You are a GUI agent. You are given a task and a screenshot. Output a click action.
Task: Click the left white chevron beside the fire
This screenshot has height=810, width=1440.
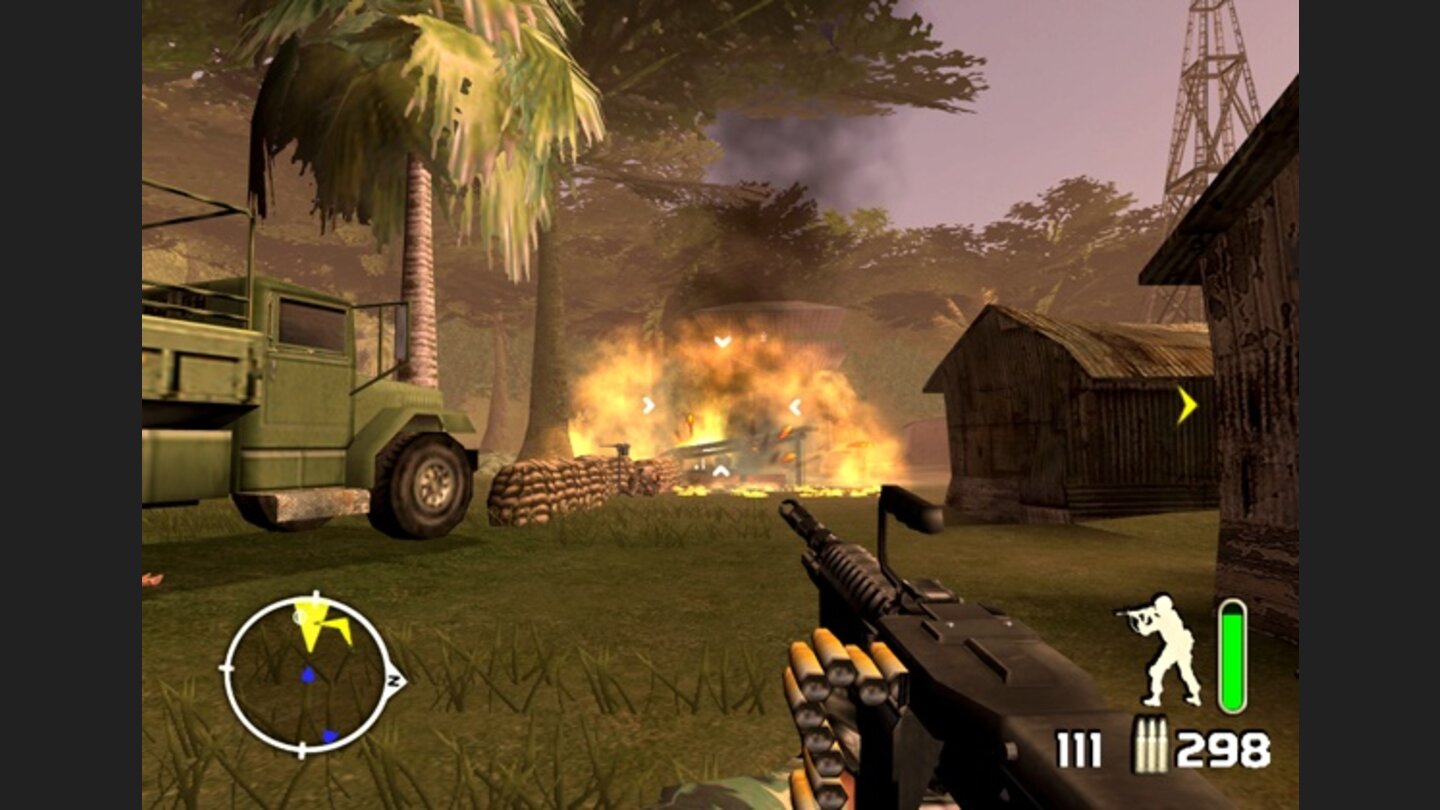[646, 404]
